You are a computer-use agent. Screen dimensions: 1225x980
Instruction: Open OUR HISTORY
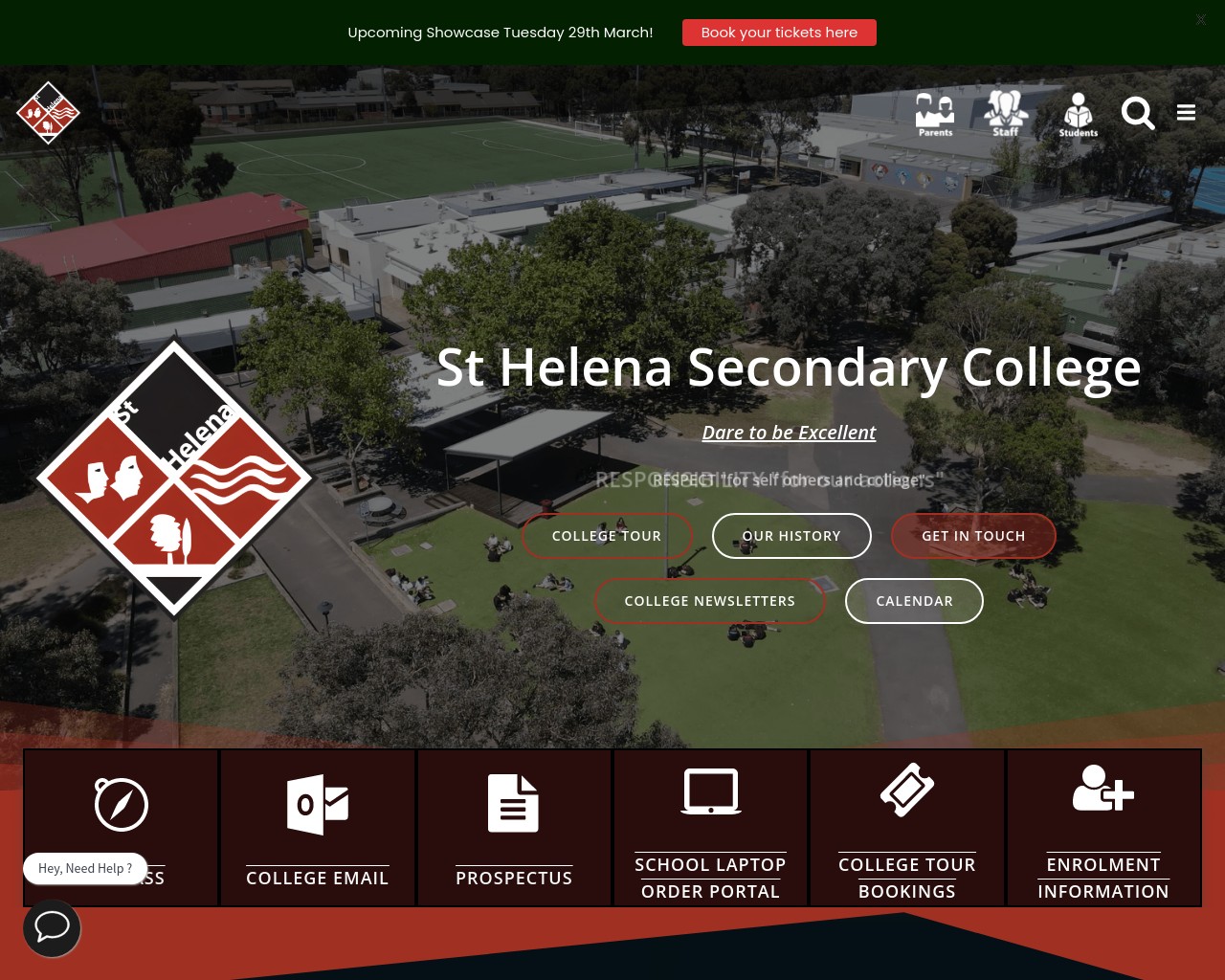coord(791,535)
